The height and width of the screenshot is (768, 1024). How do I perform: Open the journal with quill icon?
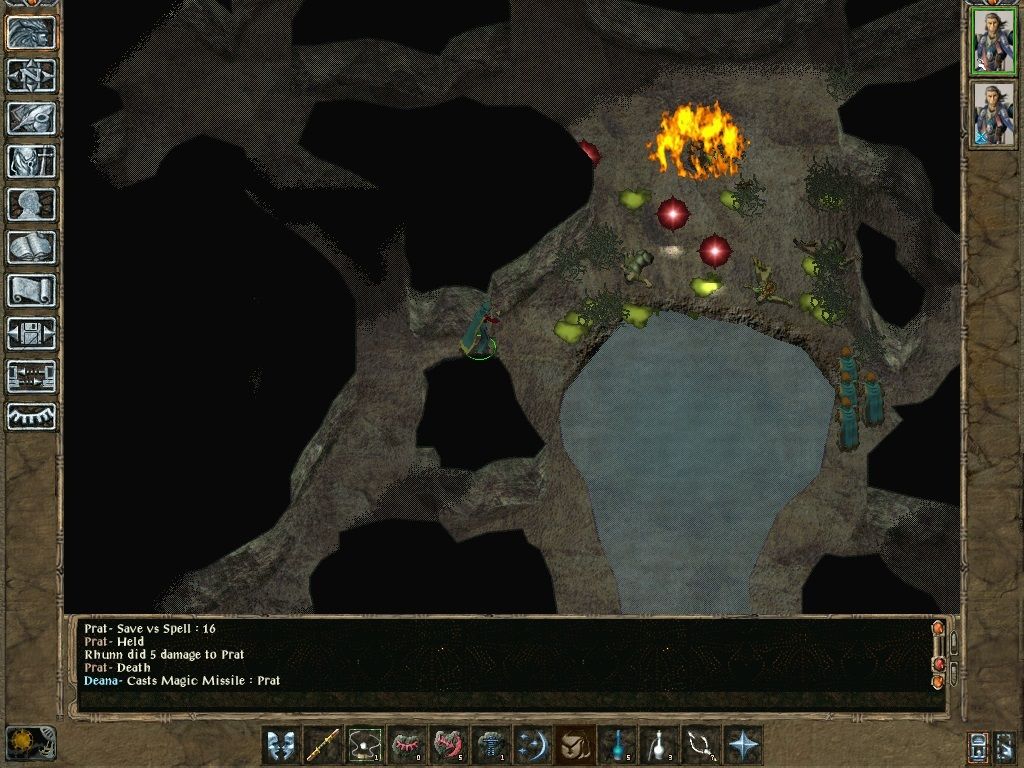tap(32, 118)
